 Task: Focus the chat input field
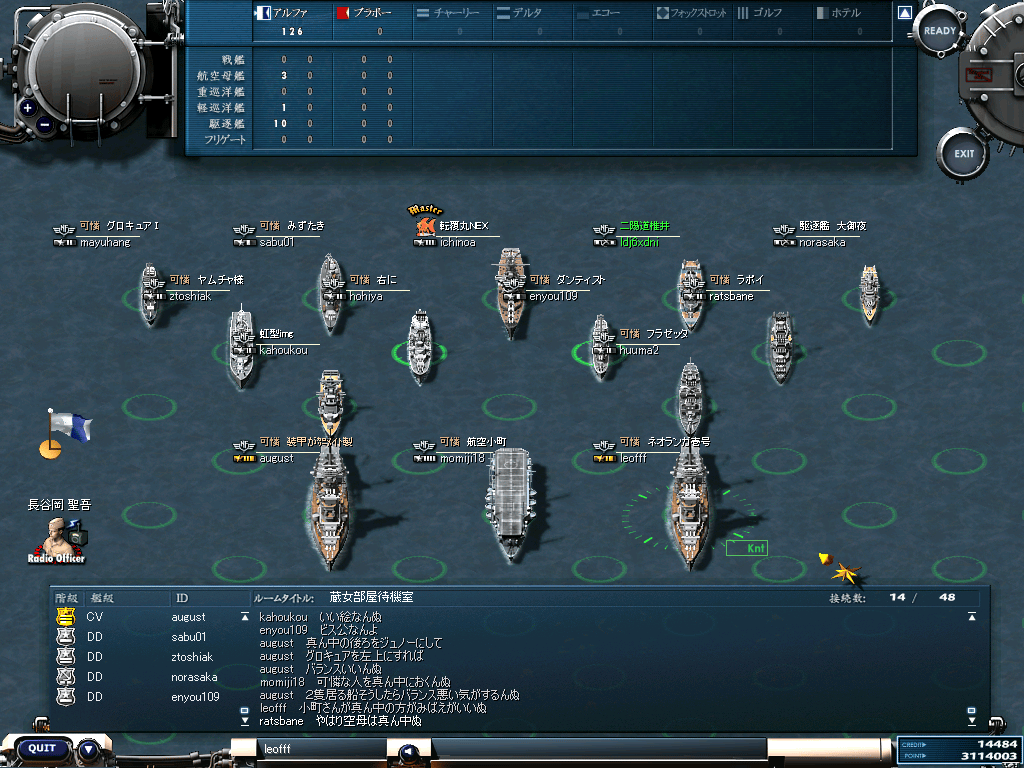pyautogui.click(x=320, y=748)
